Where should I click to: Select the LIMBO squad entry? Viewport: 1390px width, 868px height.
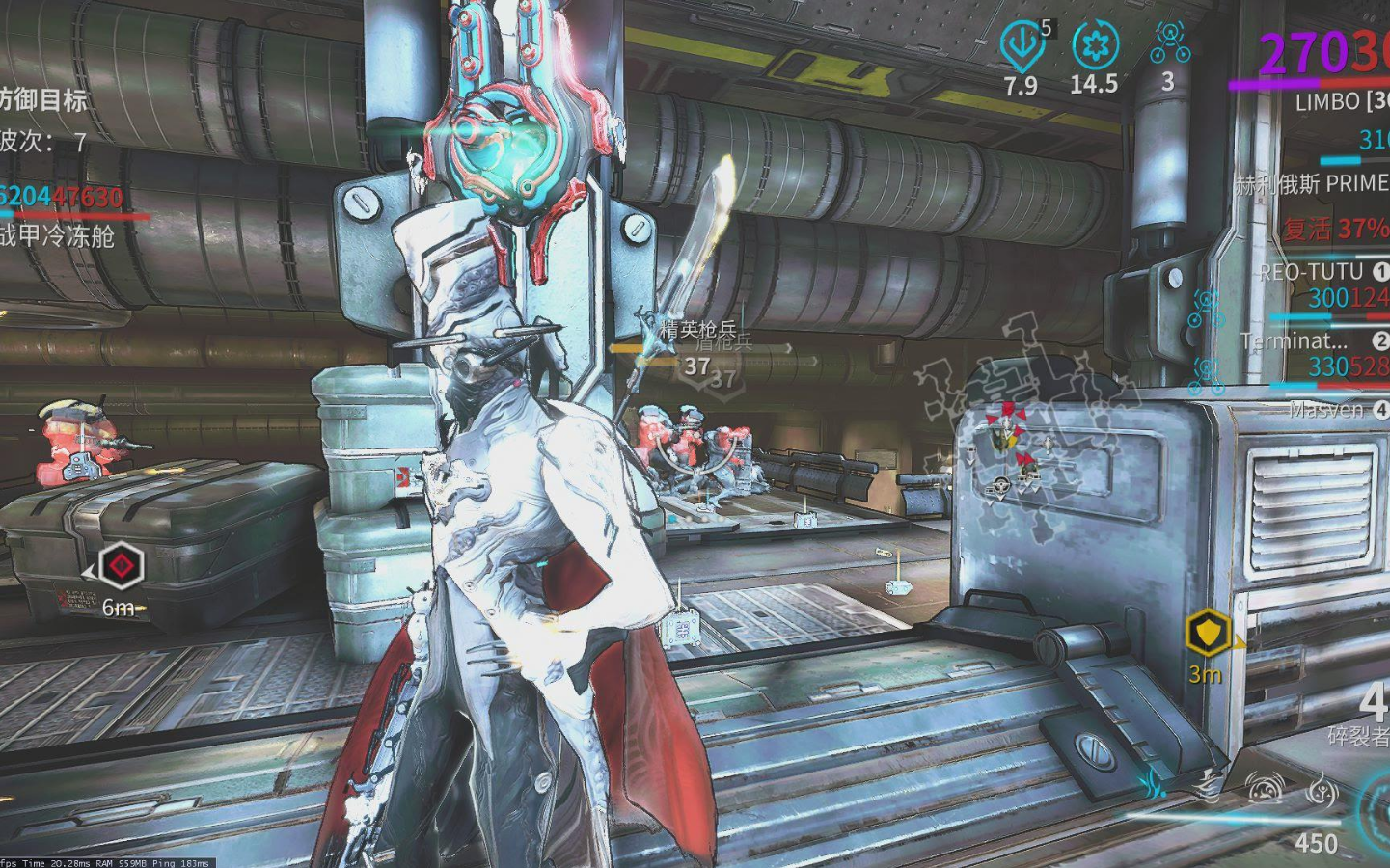[1340, 101]
